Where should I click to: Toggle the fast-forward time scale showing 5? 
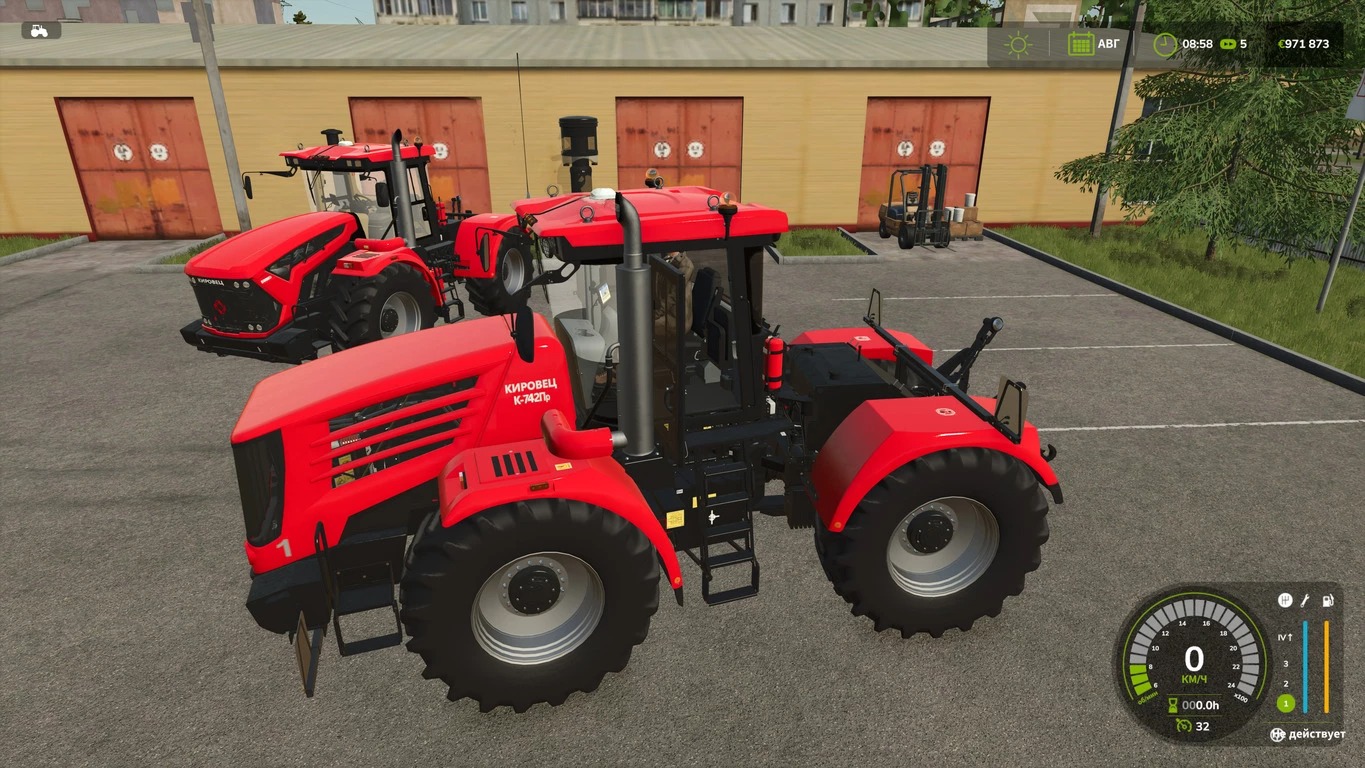coord(1232,44)
